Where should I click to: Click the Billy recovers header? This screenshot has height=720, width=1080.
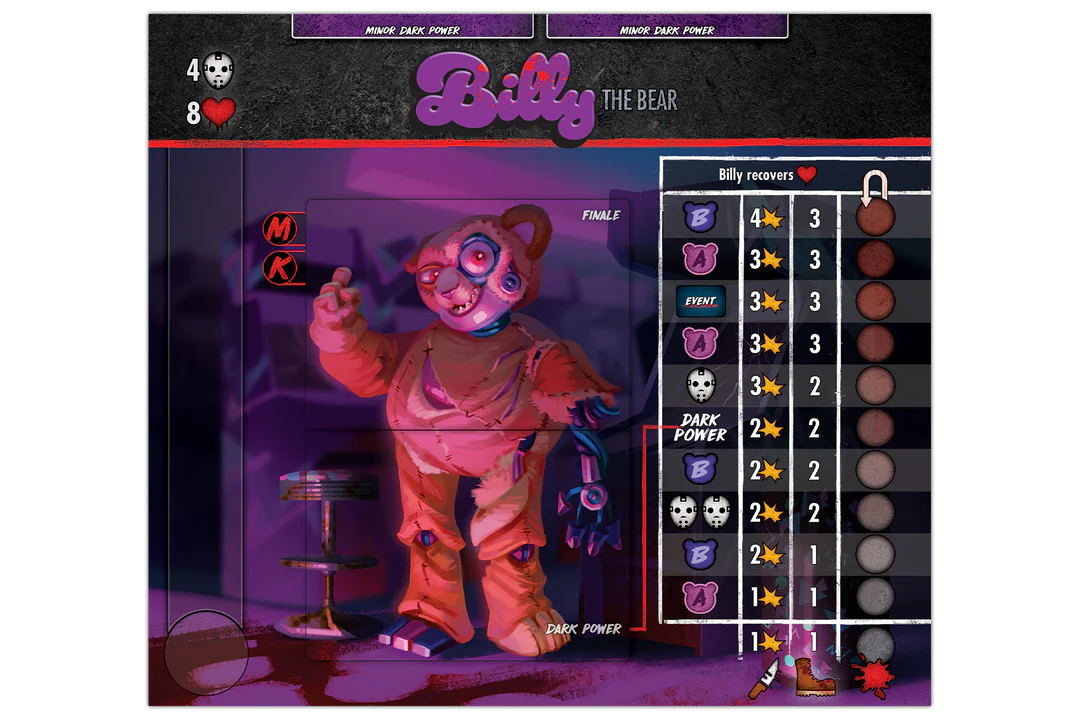click(767, 175)
